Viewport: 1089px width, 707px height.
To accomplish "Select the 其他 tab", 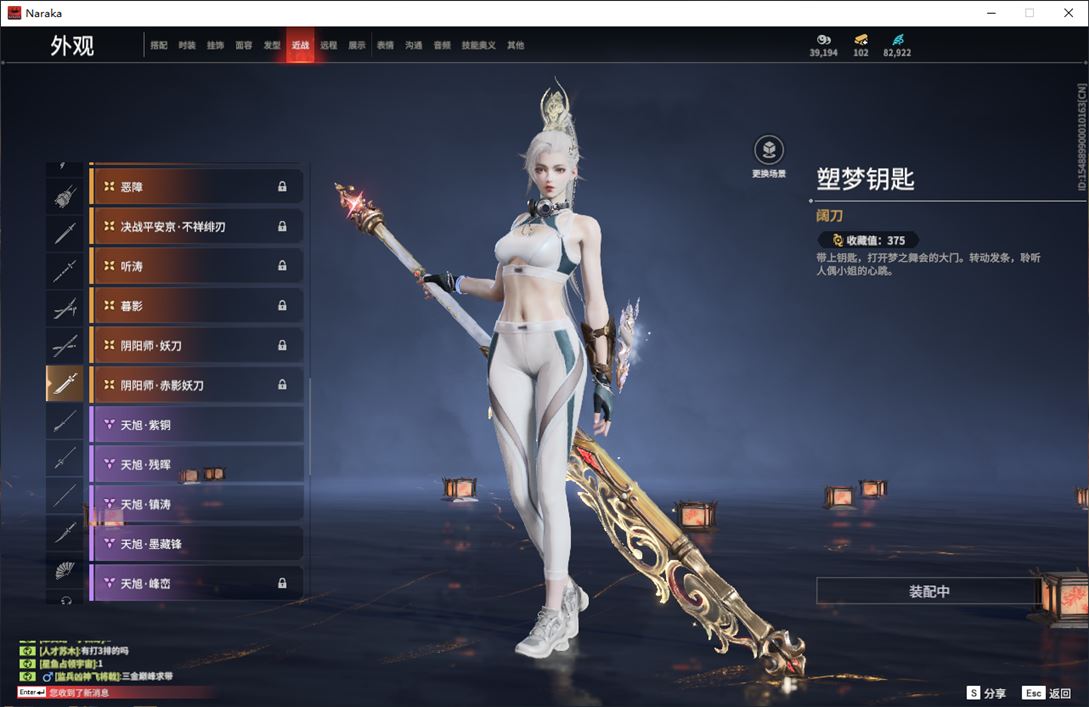I will (x=515, y=46).
